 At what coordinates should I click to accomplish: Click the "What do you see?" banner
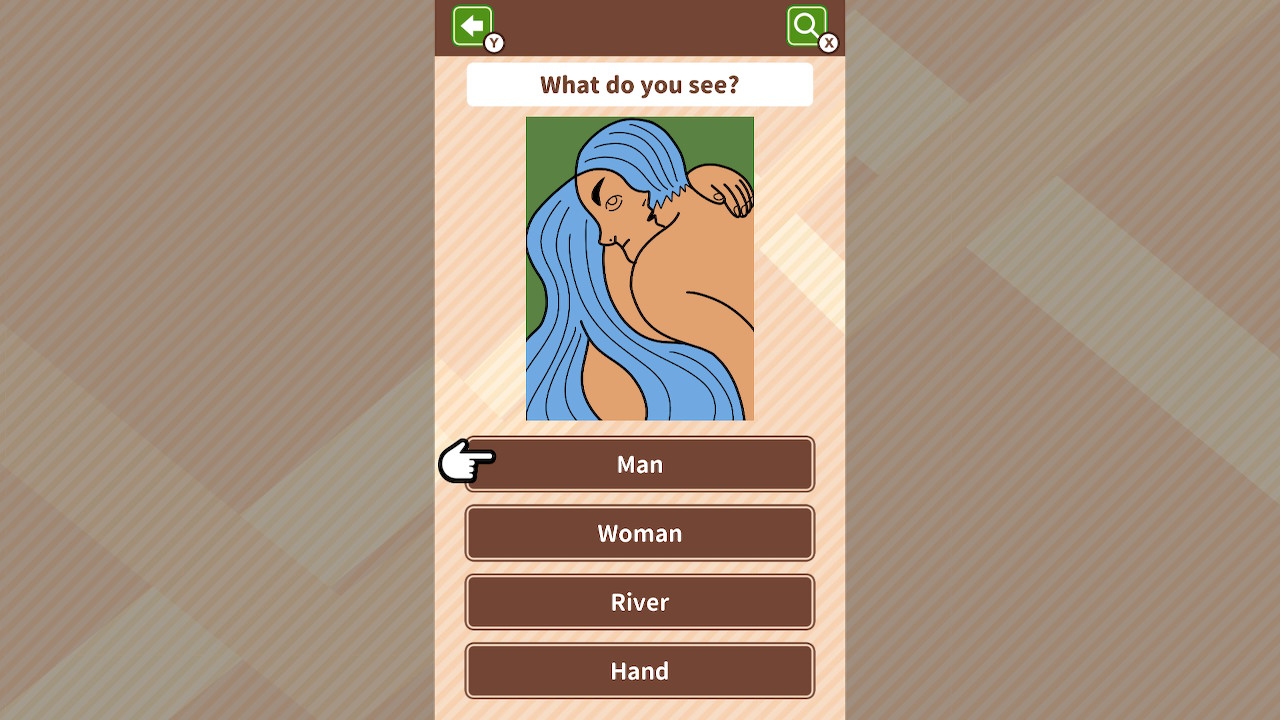click(x=639, y=84)
